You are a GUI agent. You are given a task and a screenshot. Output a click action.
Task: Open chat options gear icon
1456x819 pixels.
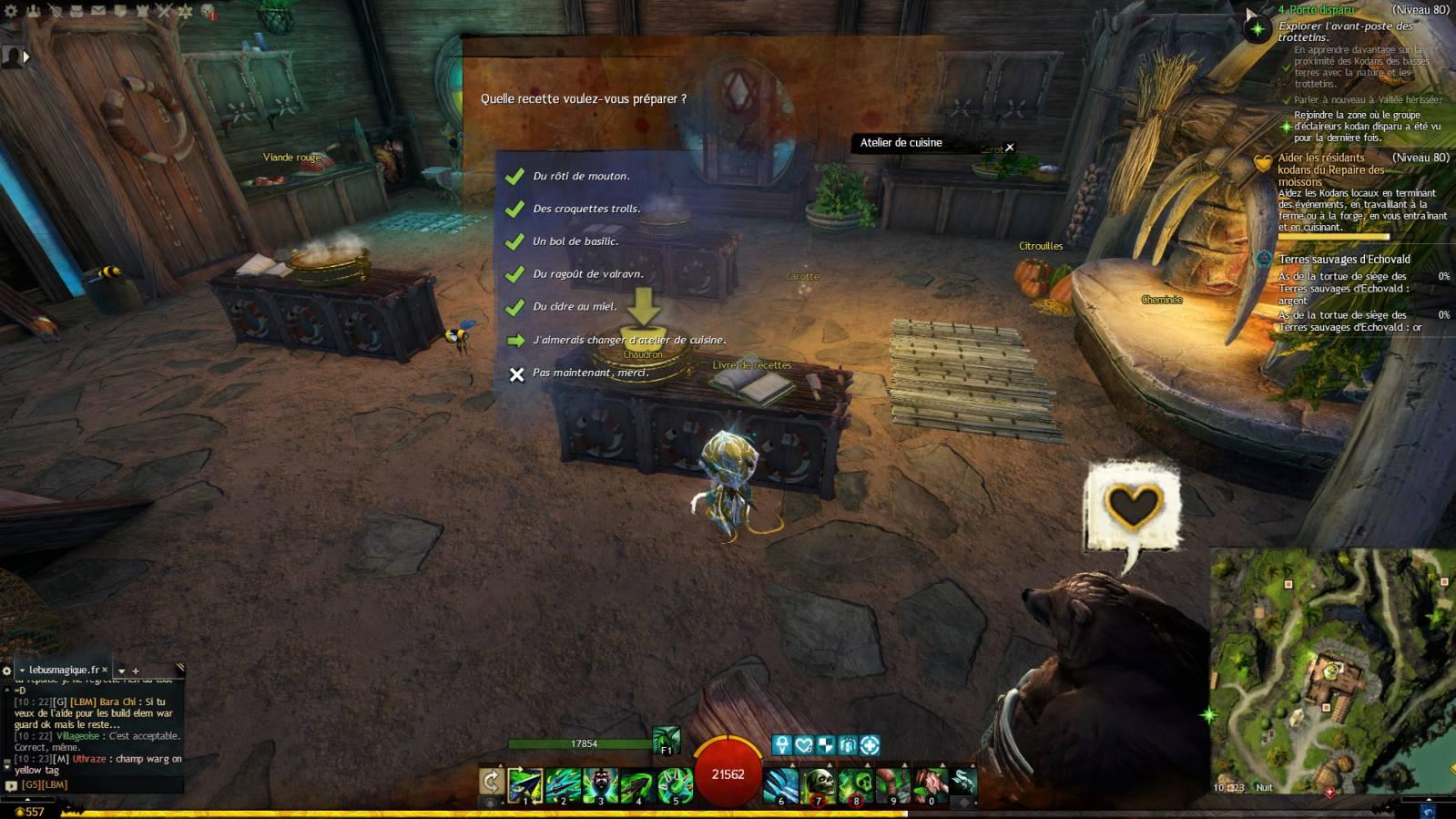coord(7,671)
